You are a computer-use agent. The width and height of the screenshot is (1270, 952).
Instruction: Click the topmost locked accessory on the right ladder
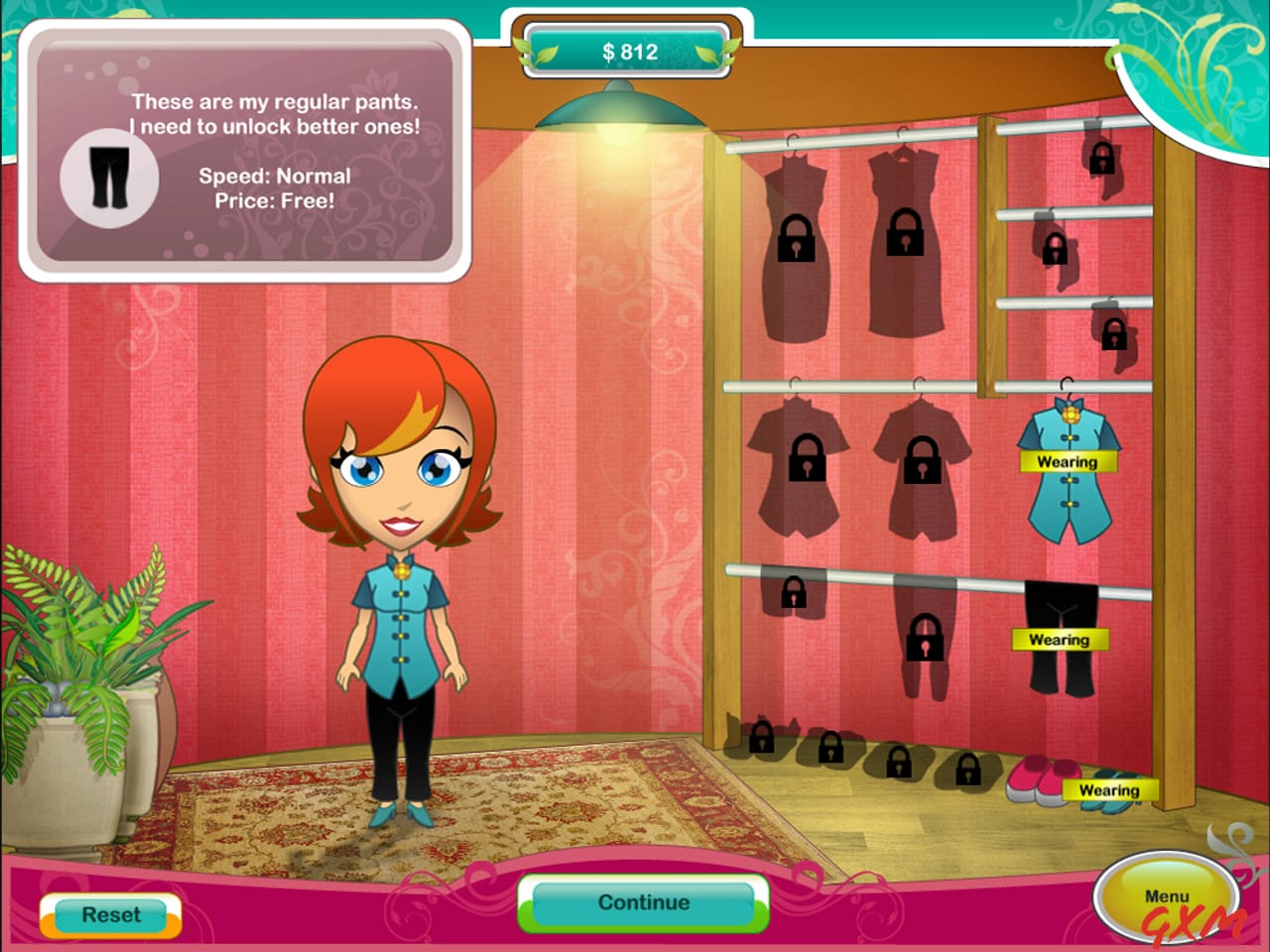1101,161
